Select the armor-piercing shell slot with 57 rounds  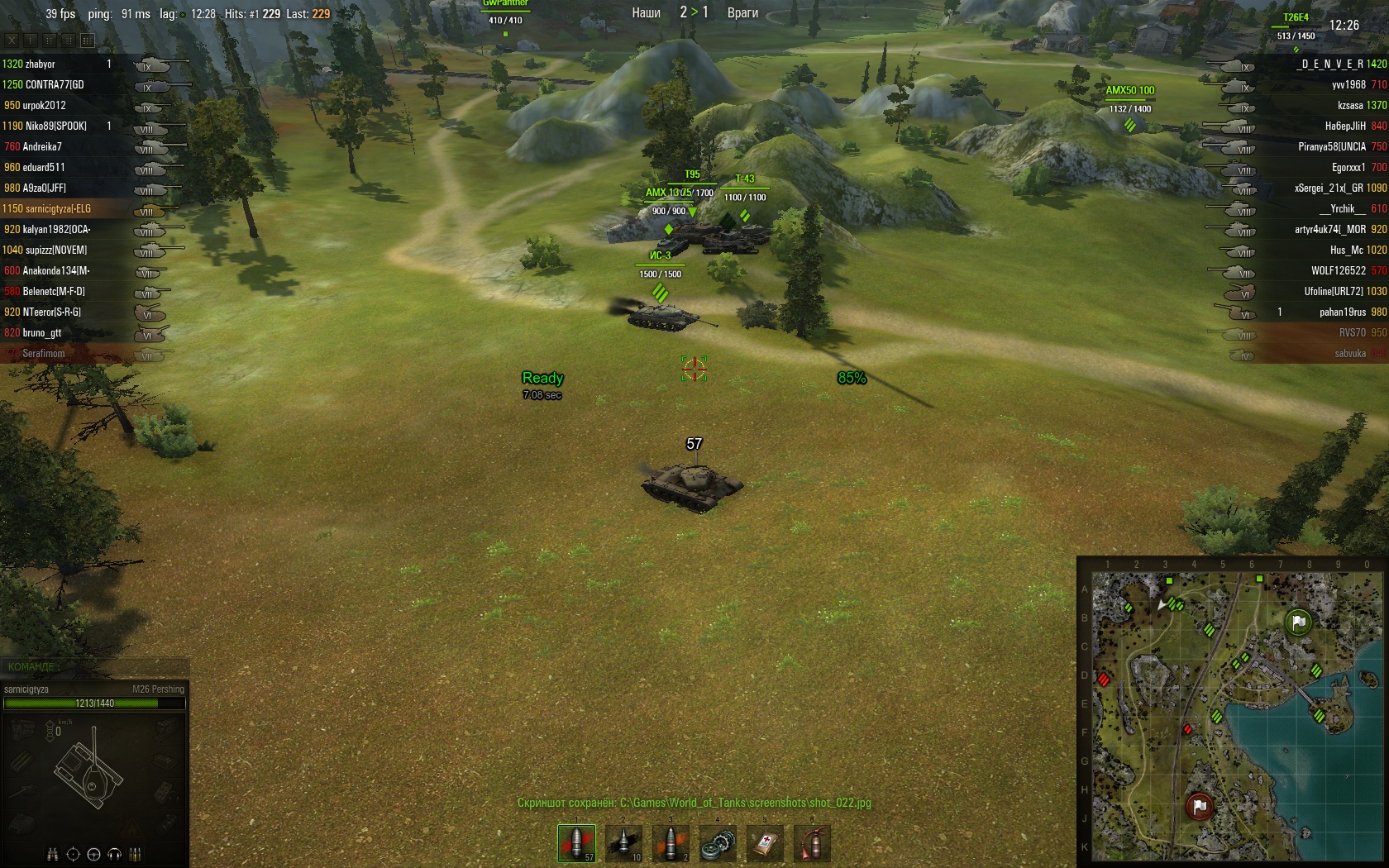[x=576, y=843]
